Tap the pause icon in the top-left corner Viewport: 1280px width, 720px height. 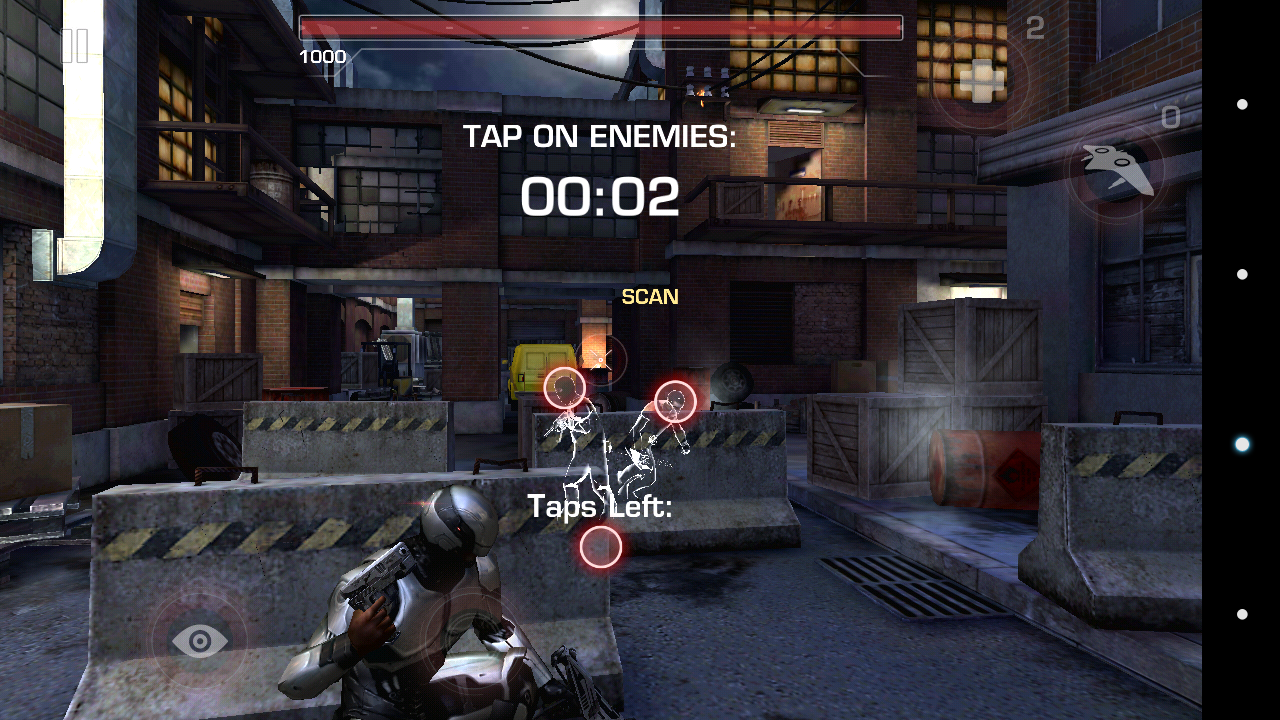click(75, 45)
